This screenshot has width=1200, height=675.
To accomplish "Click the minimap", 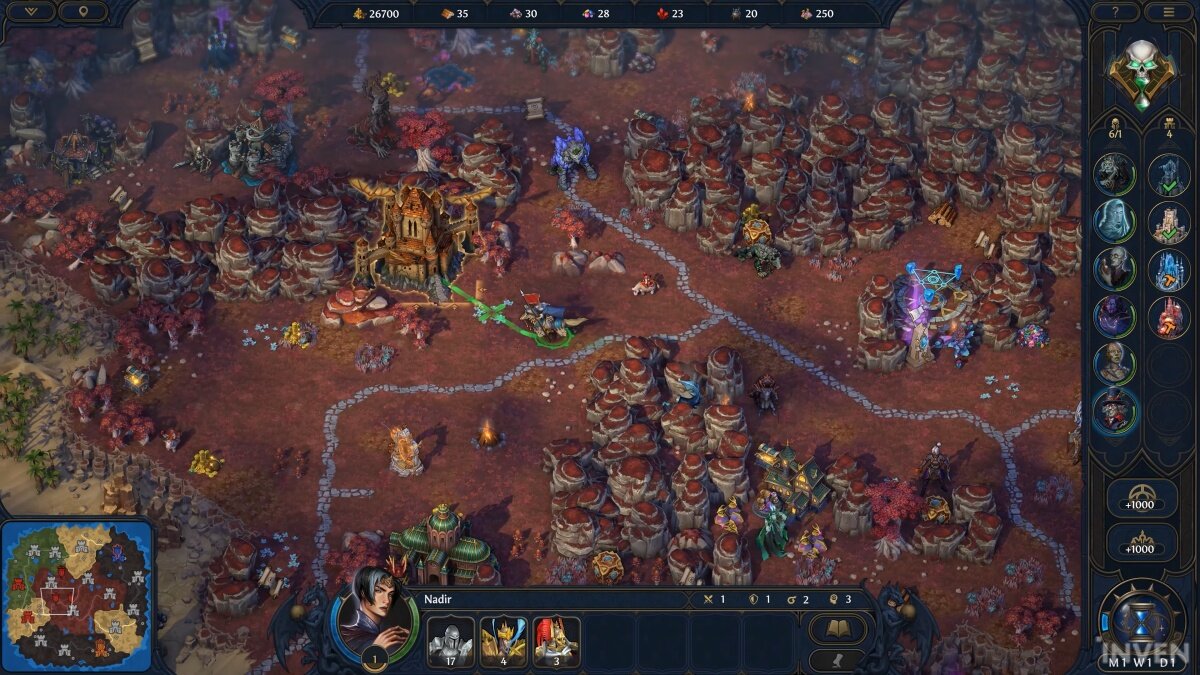I will (x=76, y=596).
